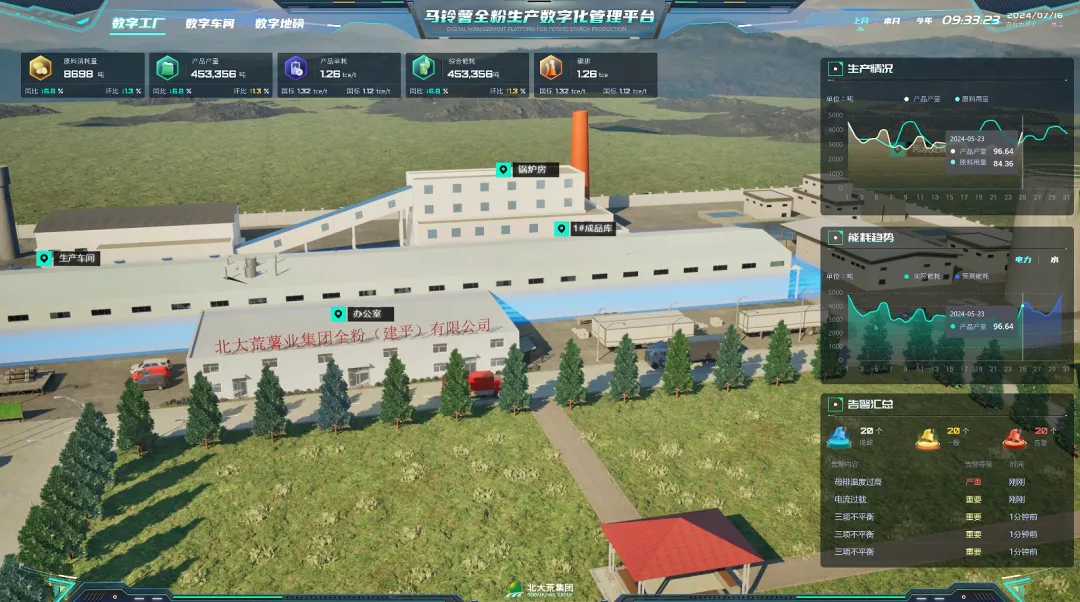Switch time range to 本月

(x=892, y=21)
